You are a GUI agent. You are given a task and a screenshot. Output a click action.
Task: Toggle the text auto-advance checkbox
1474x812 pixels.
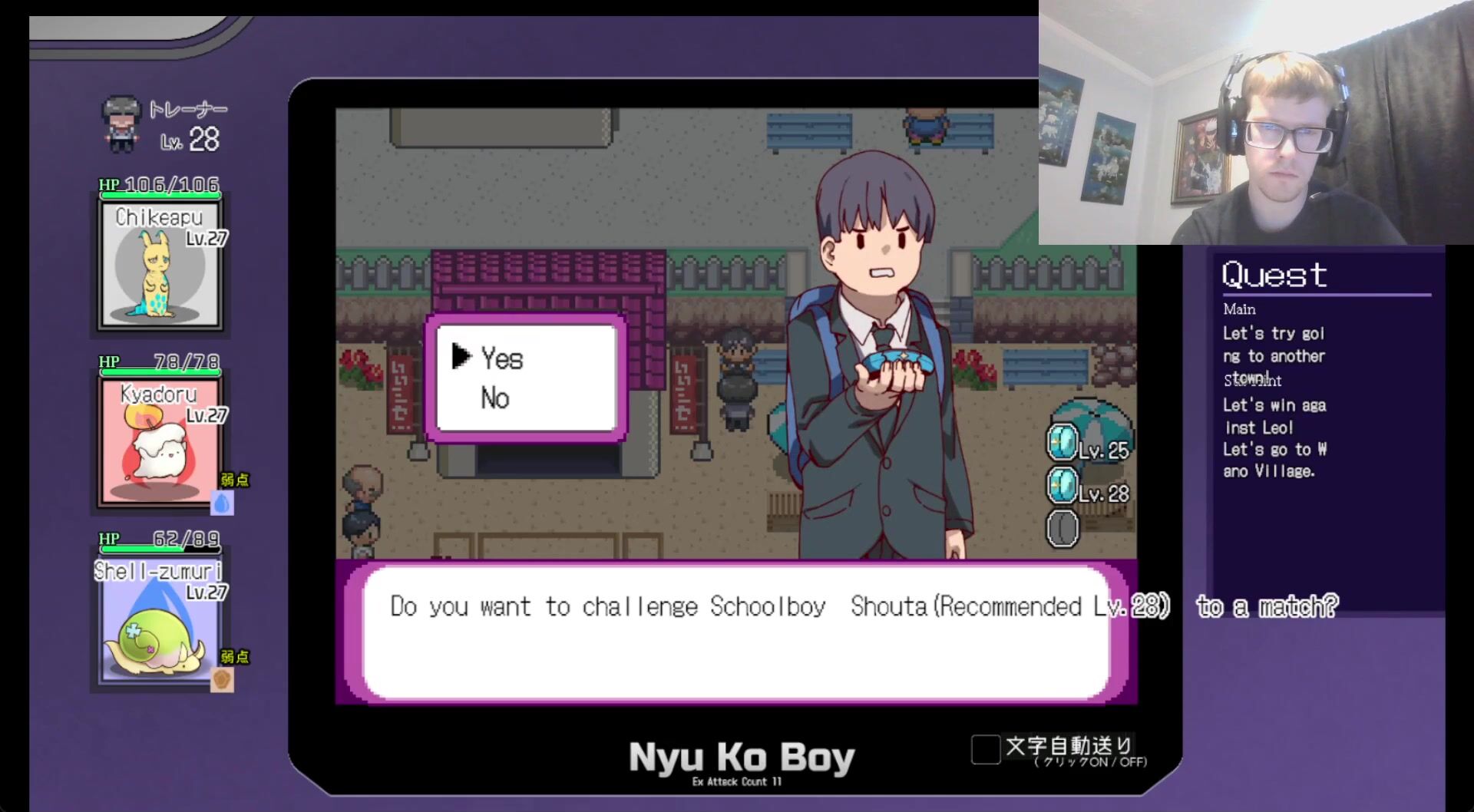(x=986, y=749)
